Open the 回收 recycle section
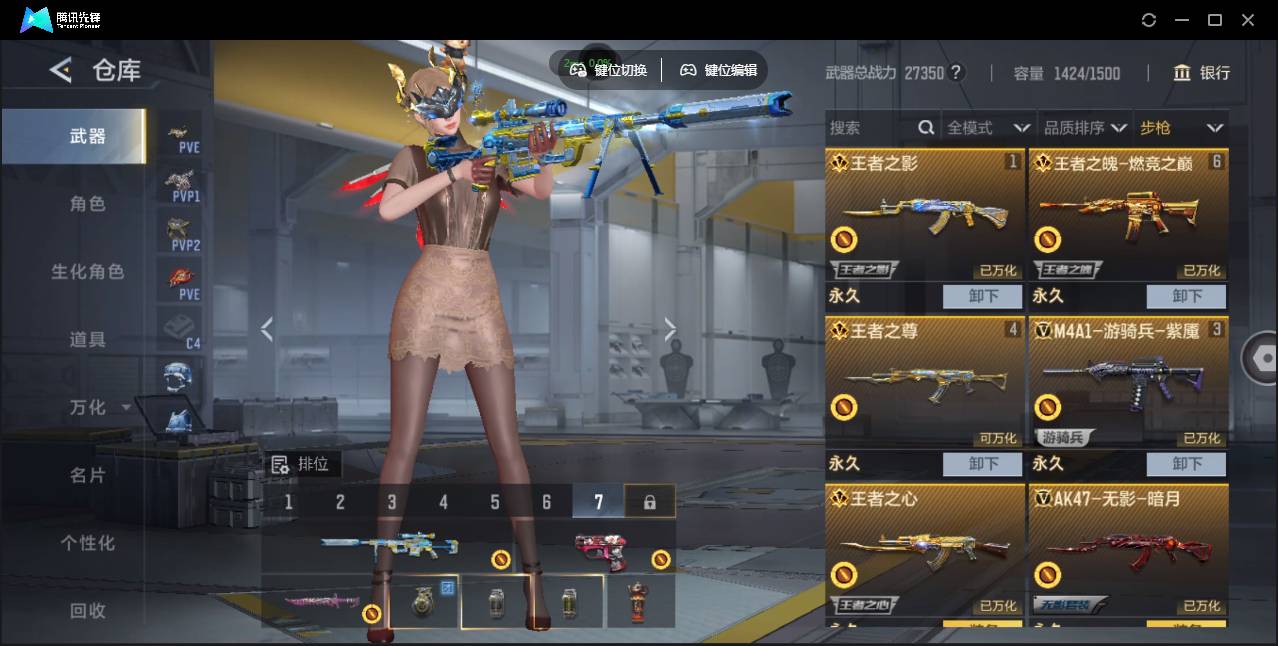The height and width of the screenshot is (646, 1278). tap(87, 610)
